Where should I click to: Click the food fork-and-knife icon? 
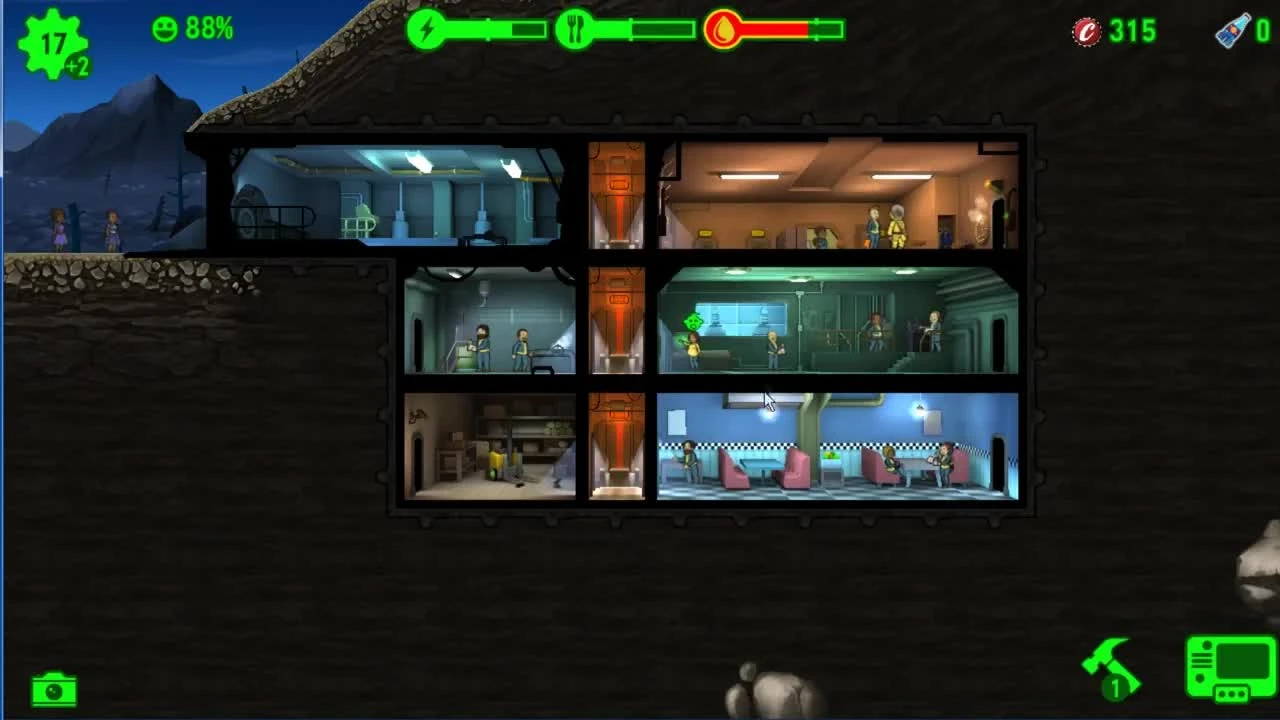pos(573,31)
